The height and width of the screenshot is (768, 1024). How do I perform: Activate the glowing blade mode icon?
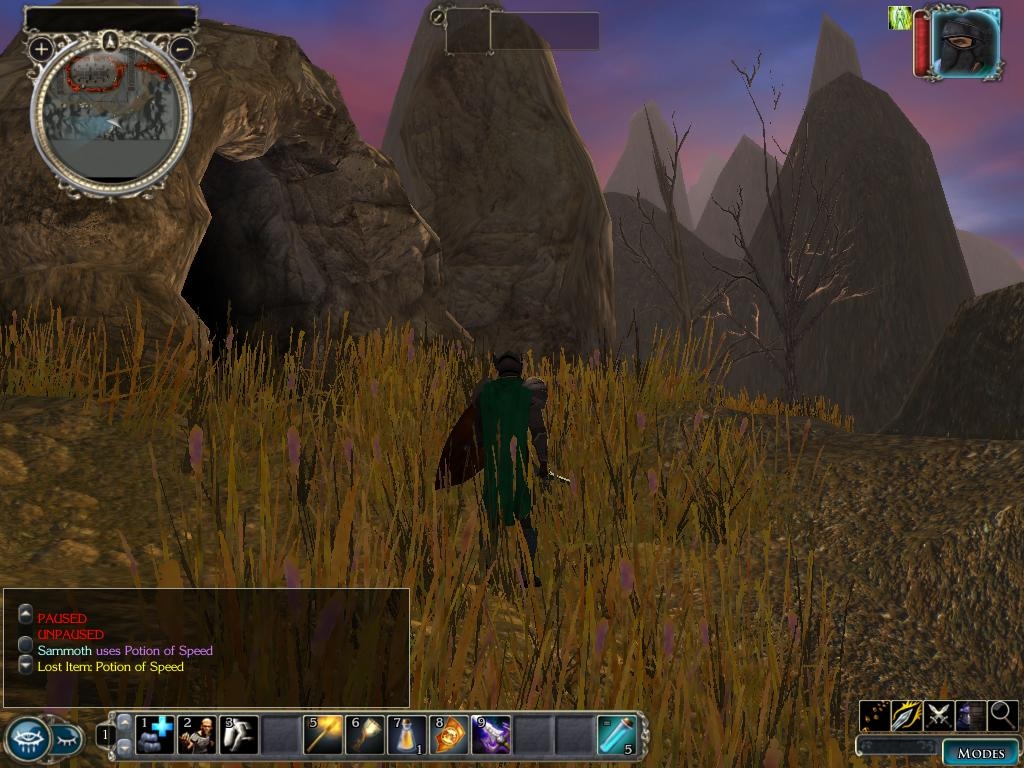coord(907,715)
